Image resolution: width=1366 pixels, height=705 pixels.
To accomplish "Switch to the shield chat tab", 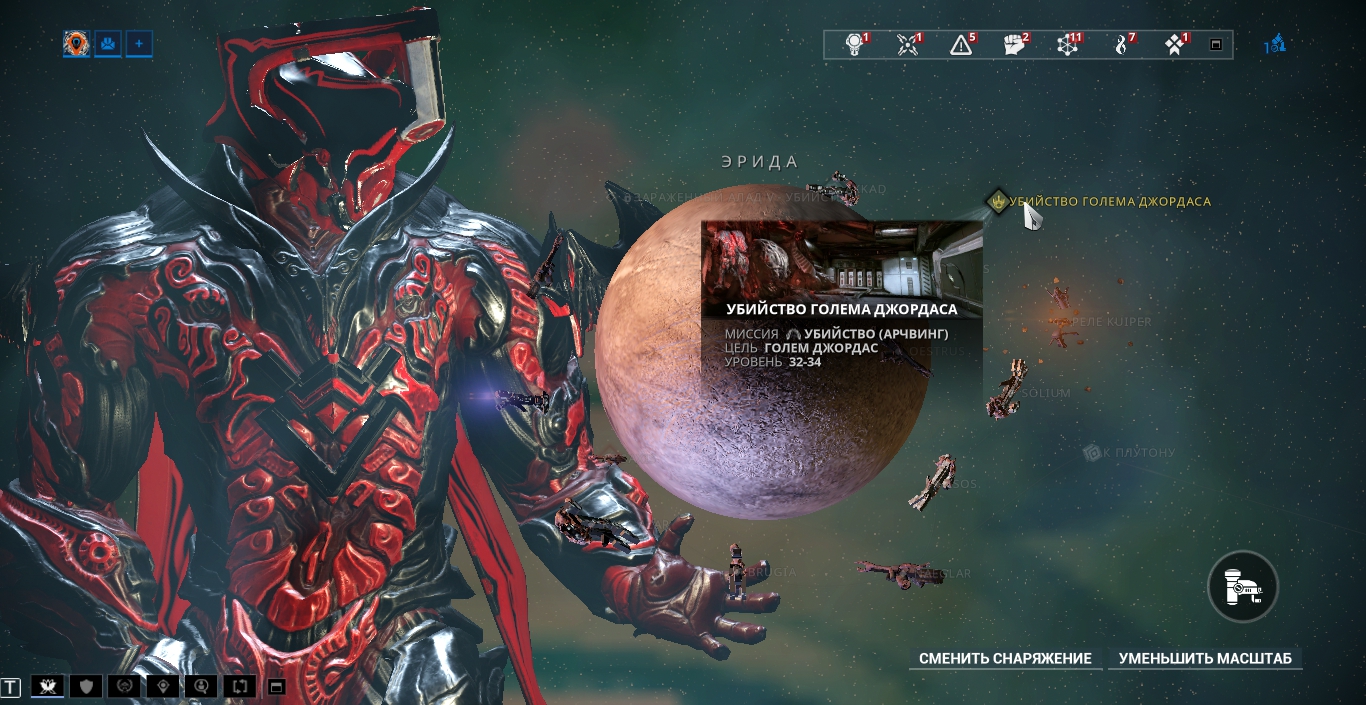I will click(x=86, y=686).
